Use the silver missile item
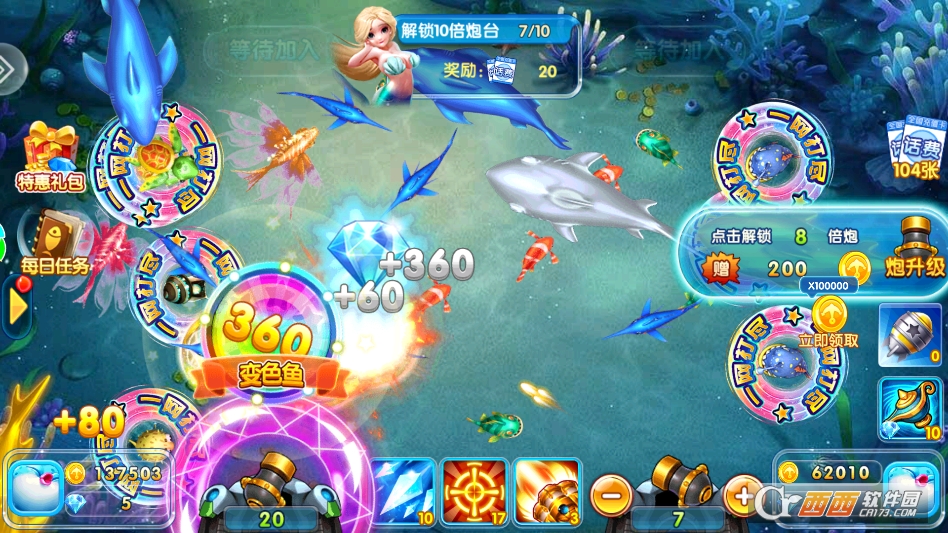948x533 pixels. (911, 333)
